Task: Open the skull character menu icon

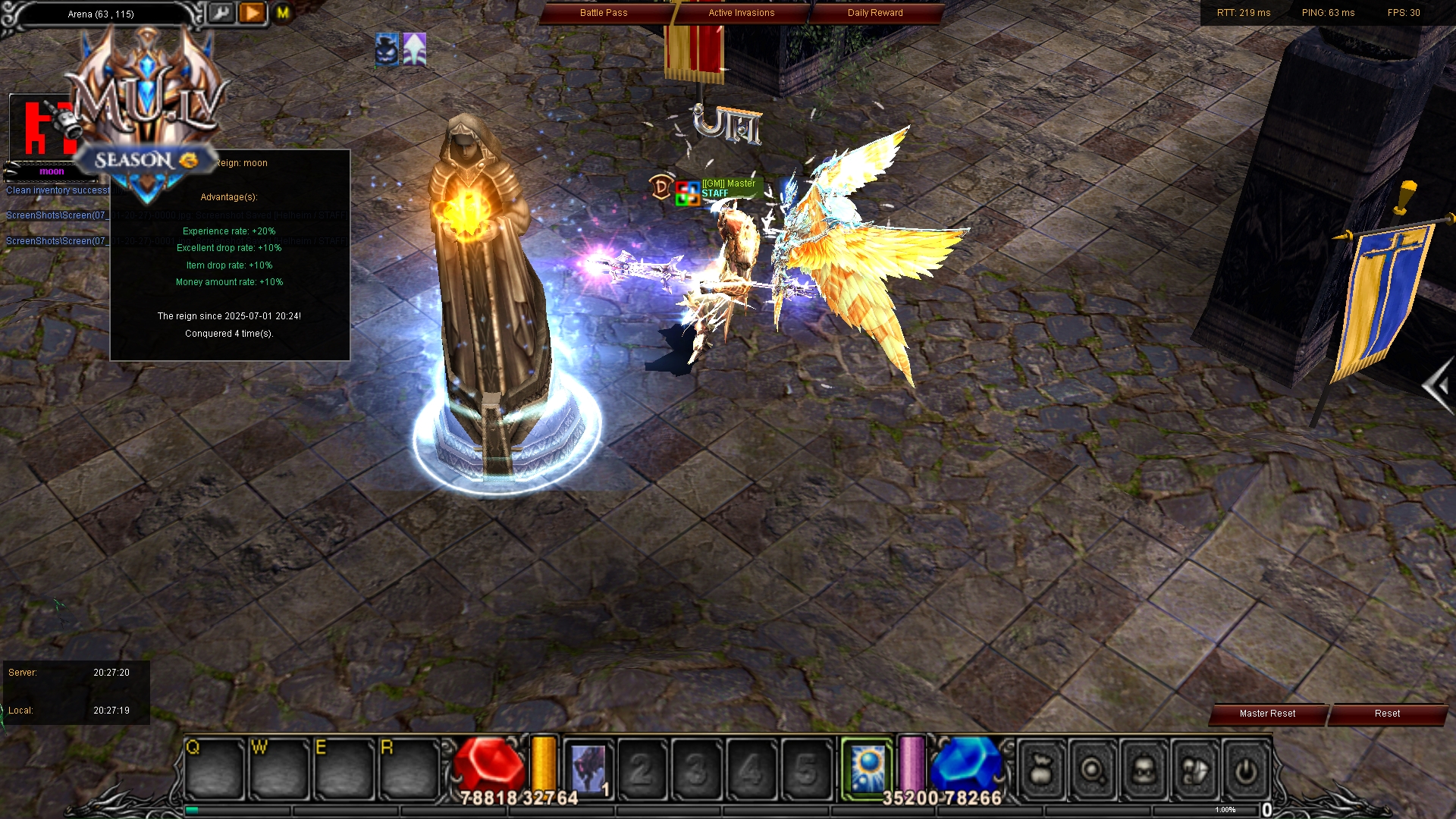Action: coord(1144,770)
